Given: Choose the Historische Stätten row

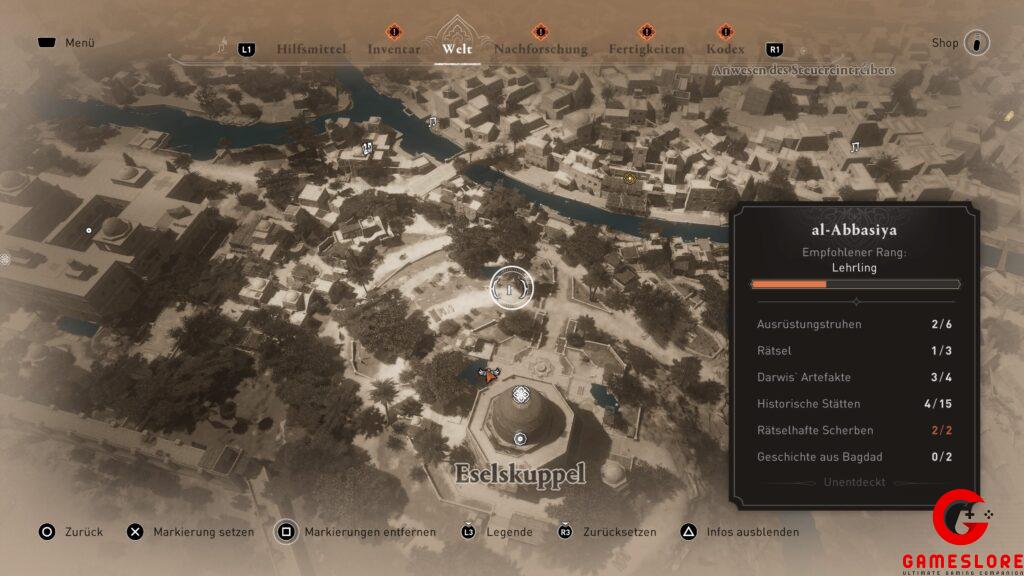Looking at the screenshot, I should coord(853,404).
